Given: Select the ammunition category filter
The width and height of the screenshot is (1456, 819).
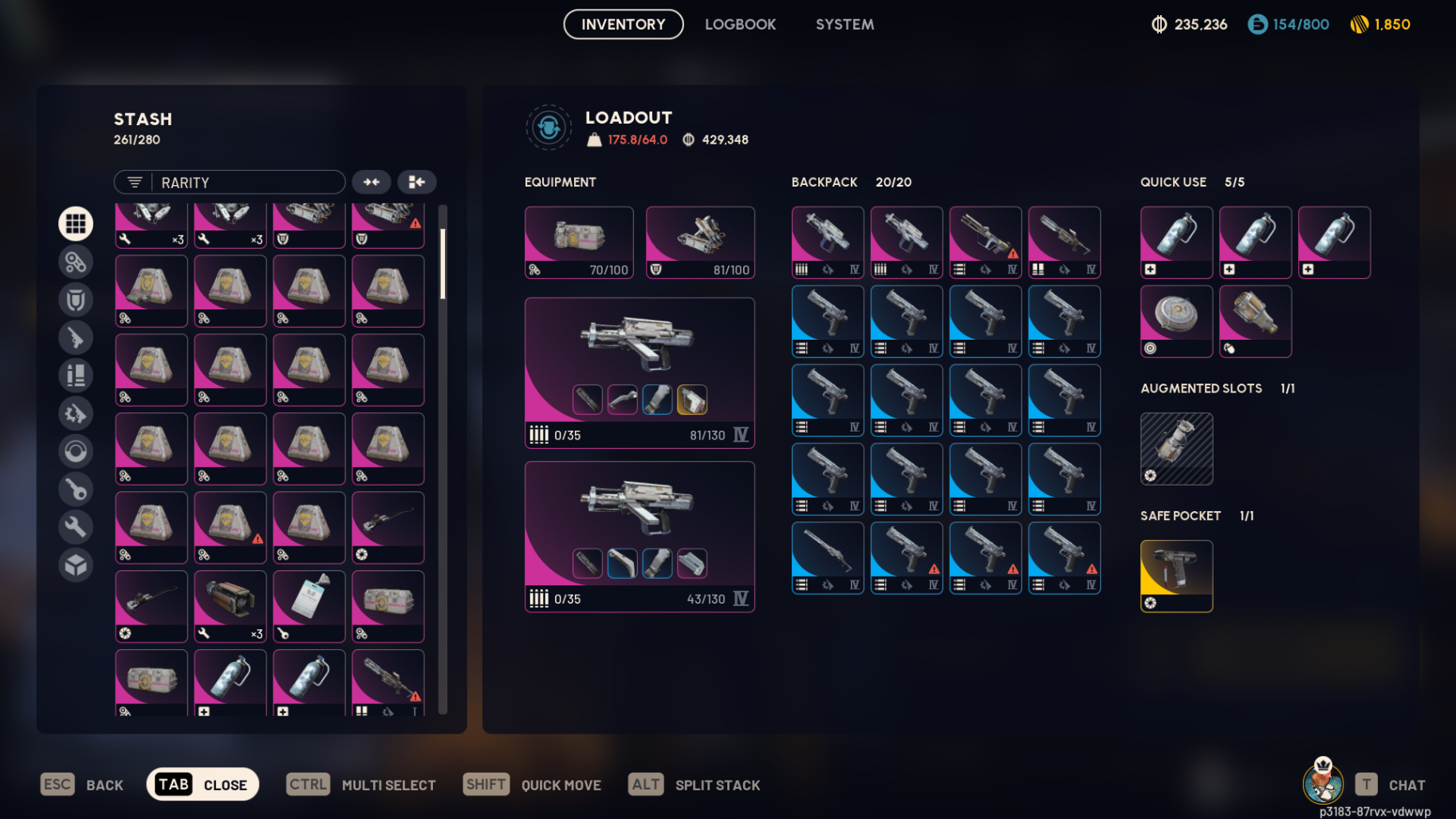Looking at the screenshot, I should pyautogui.click(x=76, y=376).
